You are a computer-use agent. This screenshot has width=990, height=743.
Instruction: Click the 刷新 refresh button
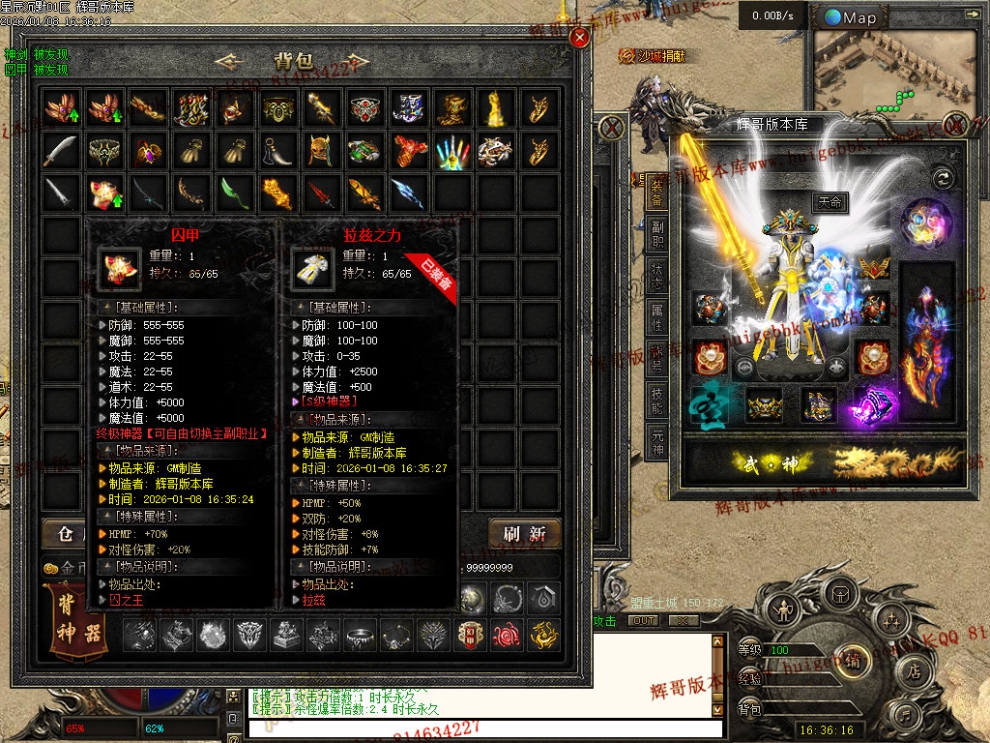(524, 532)
